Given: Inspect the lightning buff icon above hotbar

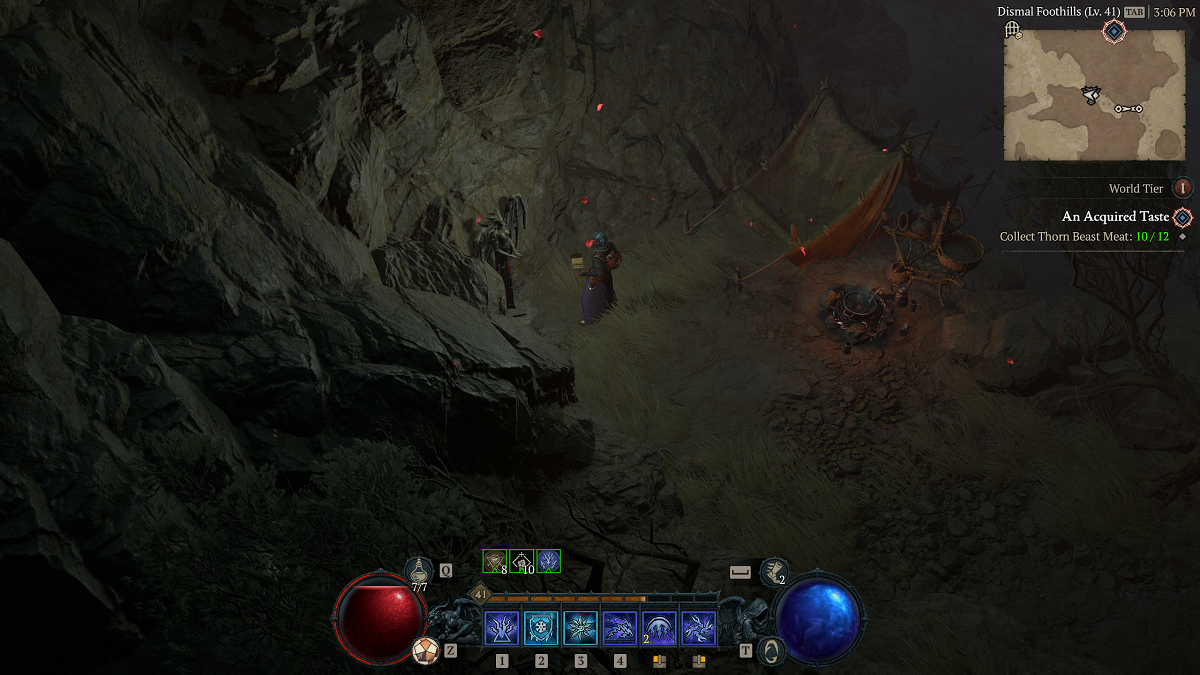Looking at the screenshot, I should (549, 561).
